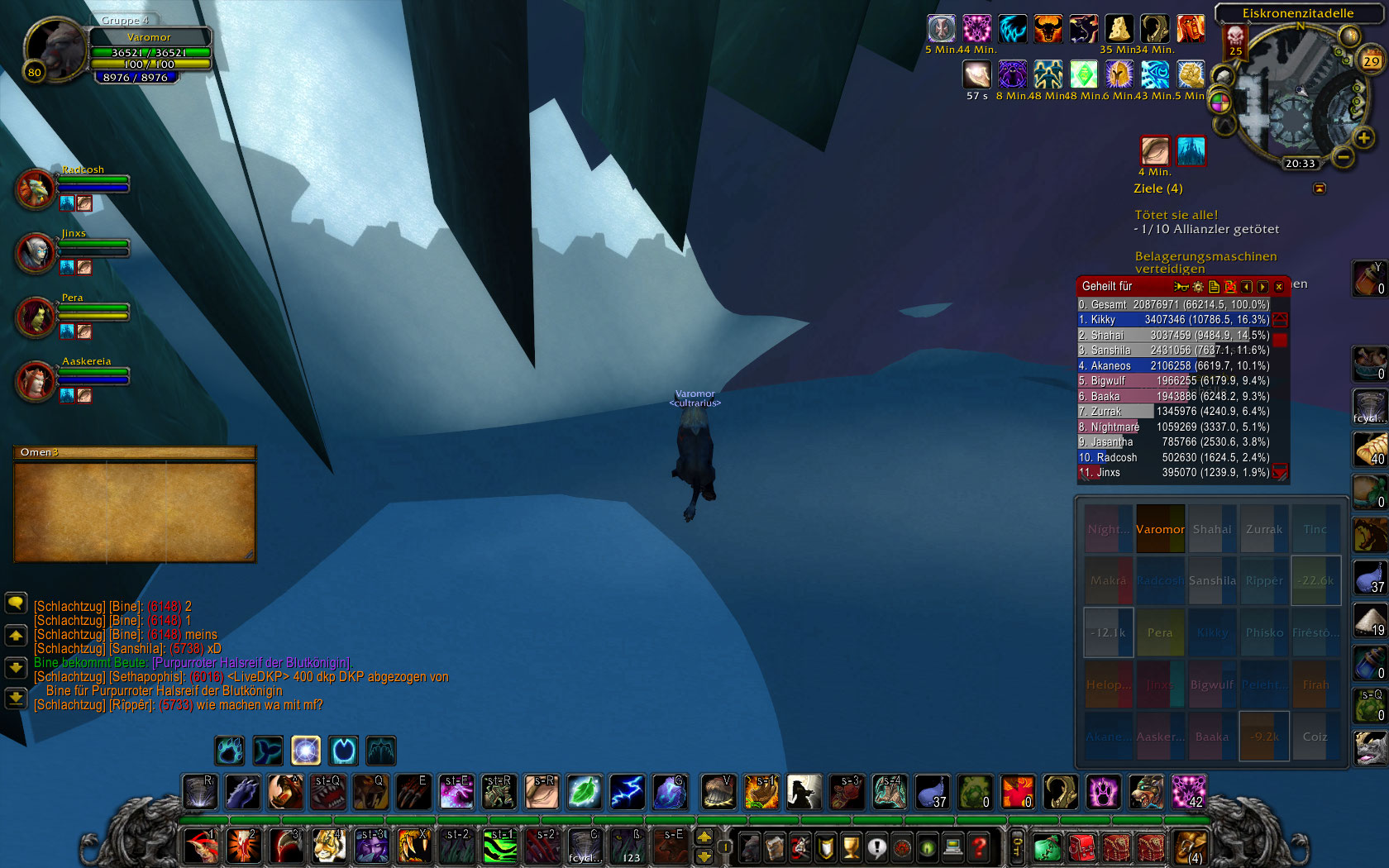This screenshot has height=868, width=1389.
Task: Target Sanshila in the raid grid
Action: point(1212,580)
